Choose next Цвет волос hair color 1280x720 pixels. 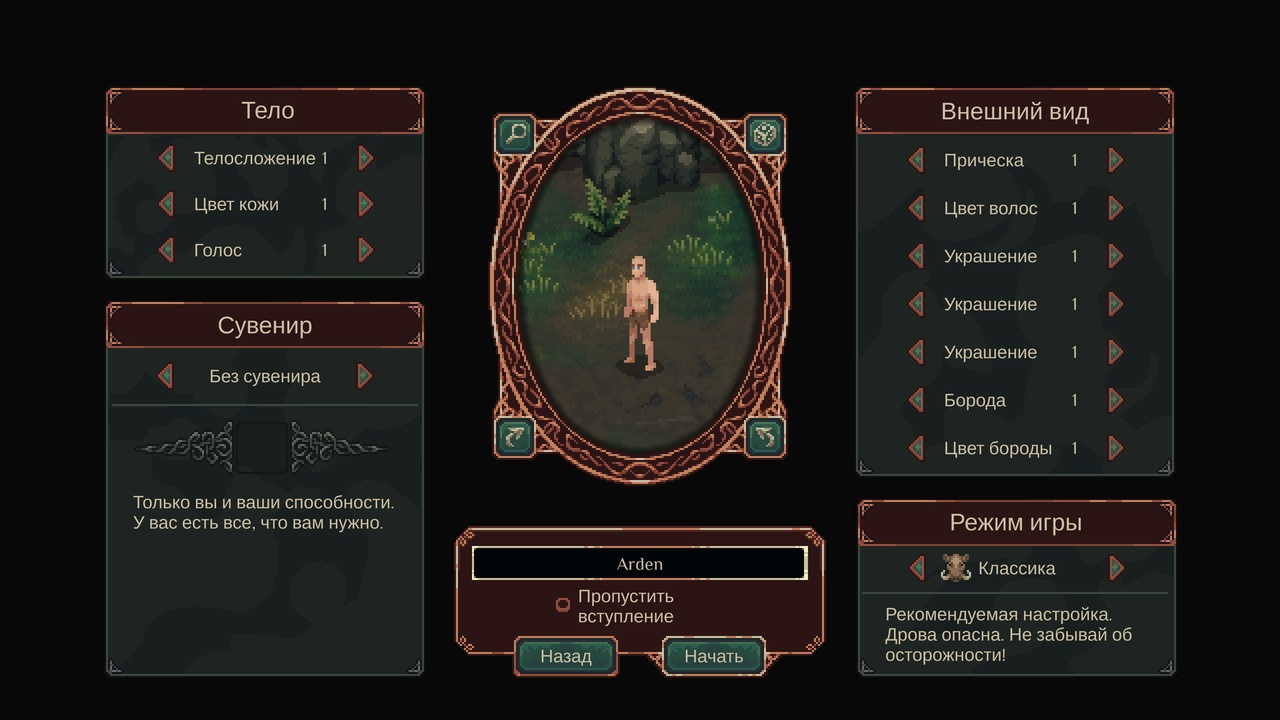pyautogui.click(x=1116, y=208)
